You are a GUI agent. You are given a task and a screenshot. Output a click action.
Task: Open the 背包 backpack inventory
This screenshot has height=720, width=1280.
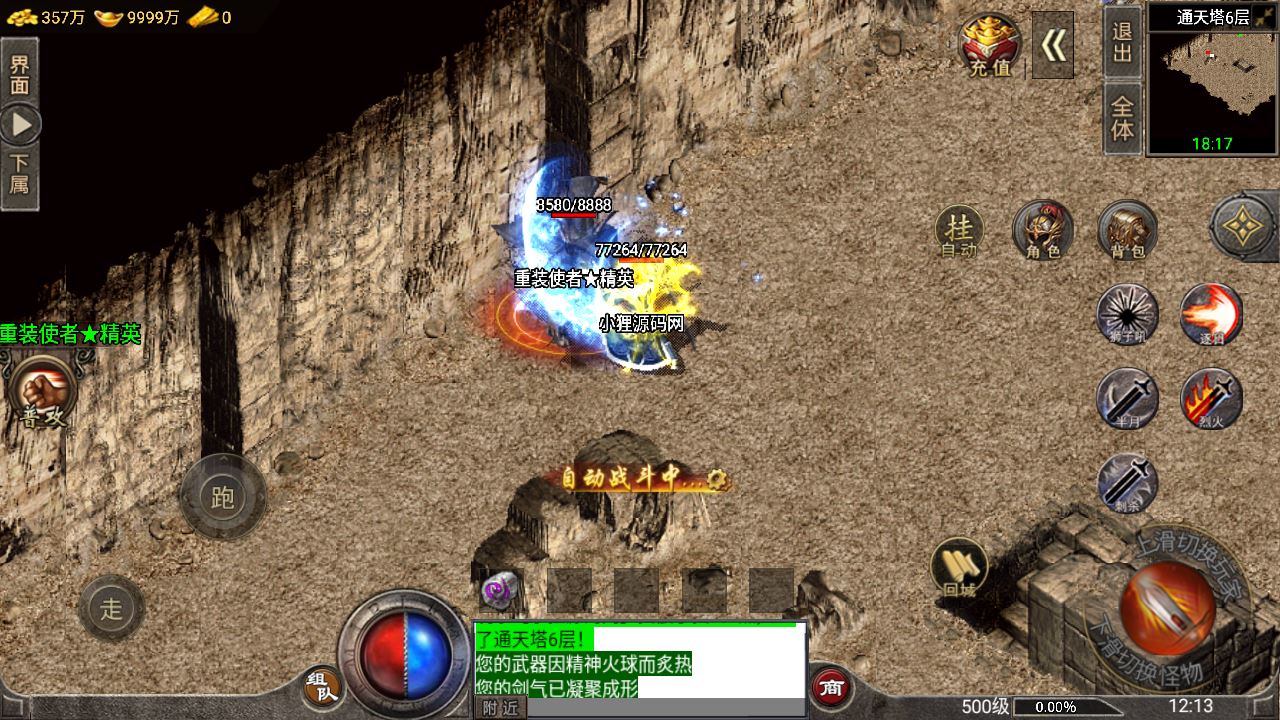point(1127,232)
